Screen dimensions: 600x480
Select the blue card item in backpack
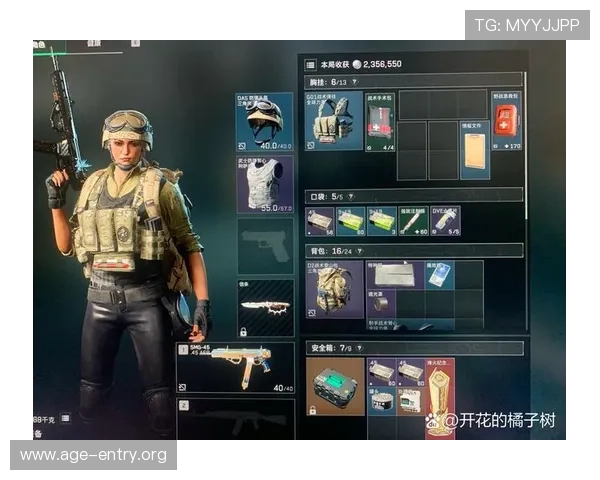pos(441,274)
